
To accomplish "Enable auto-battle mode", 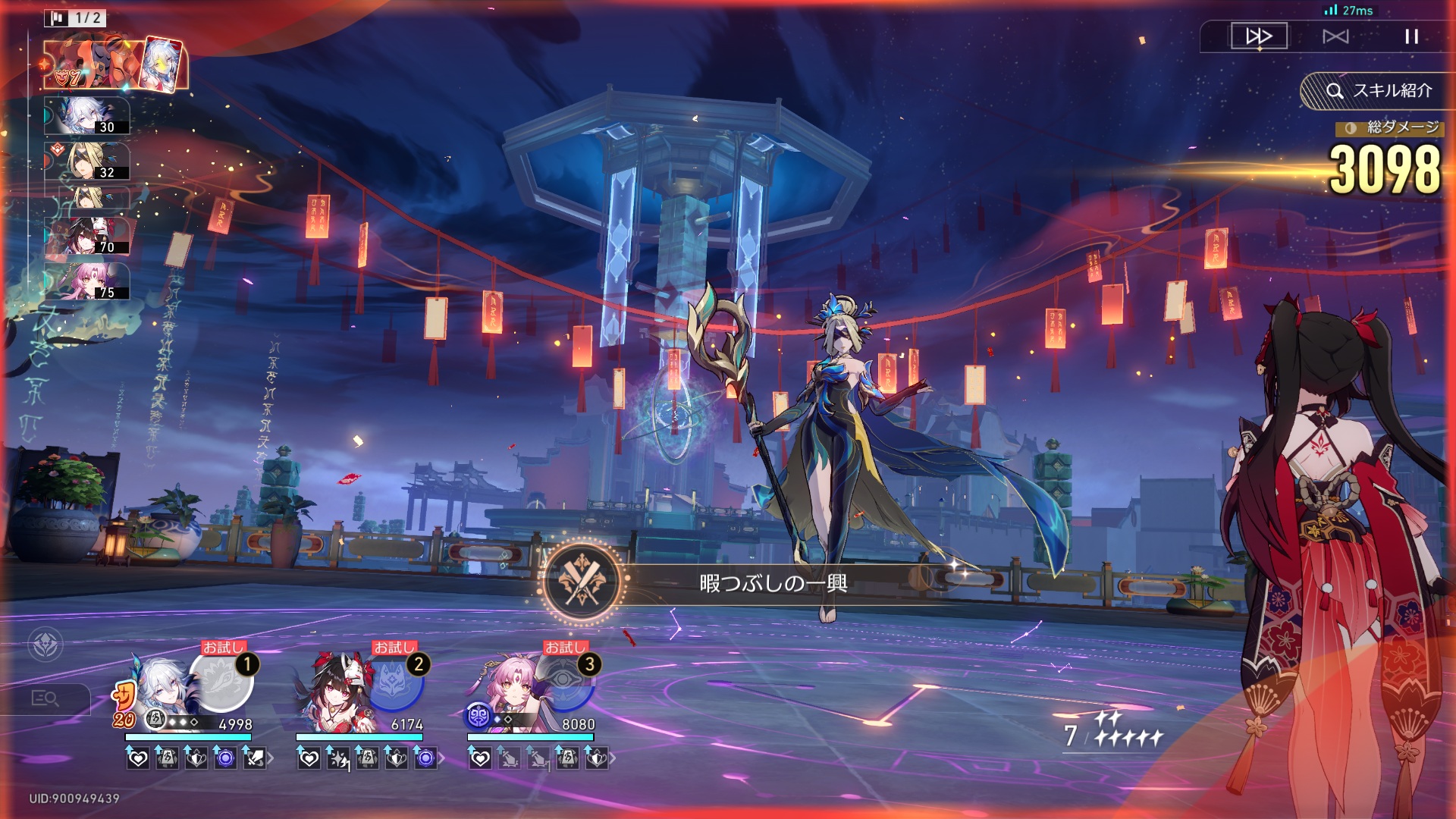I will pyautogui.click(x=1335, y=36).
